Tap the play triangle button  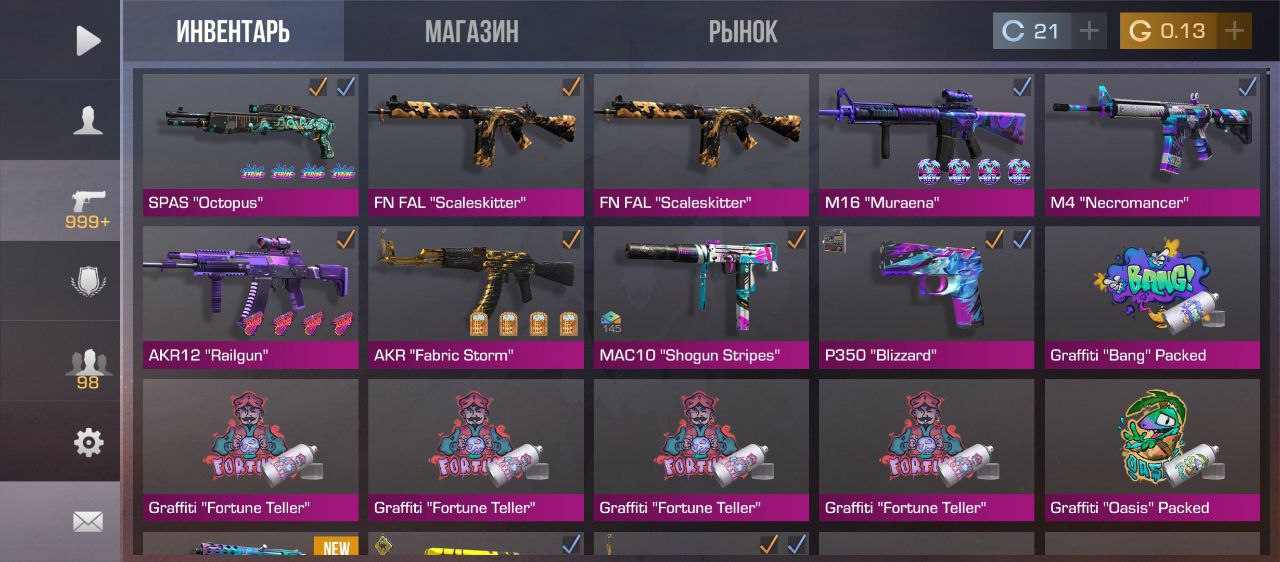(x=88, y=40)
